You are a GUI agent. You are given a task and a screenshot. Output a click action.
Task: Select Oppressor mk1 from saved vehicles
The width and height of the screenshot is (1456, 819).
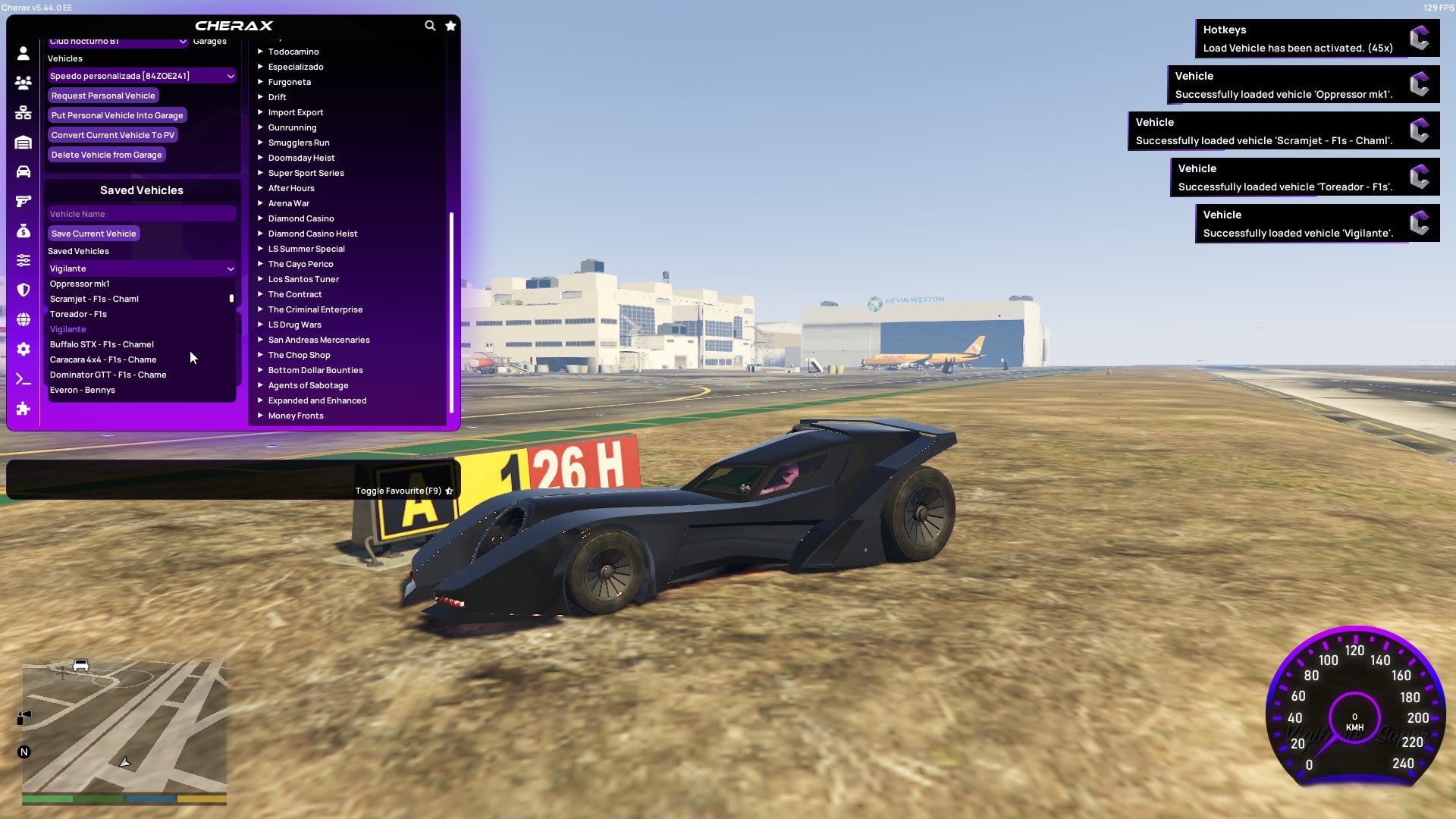(x=79, y=284)
